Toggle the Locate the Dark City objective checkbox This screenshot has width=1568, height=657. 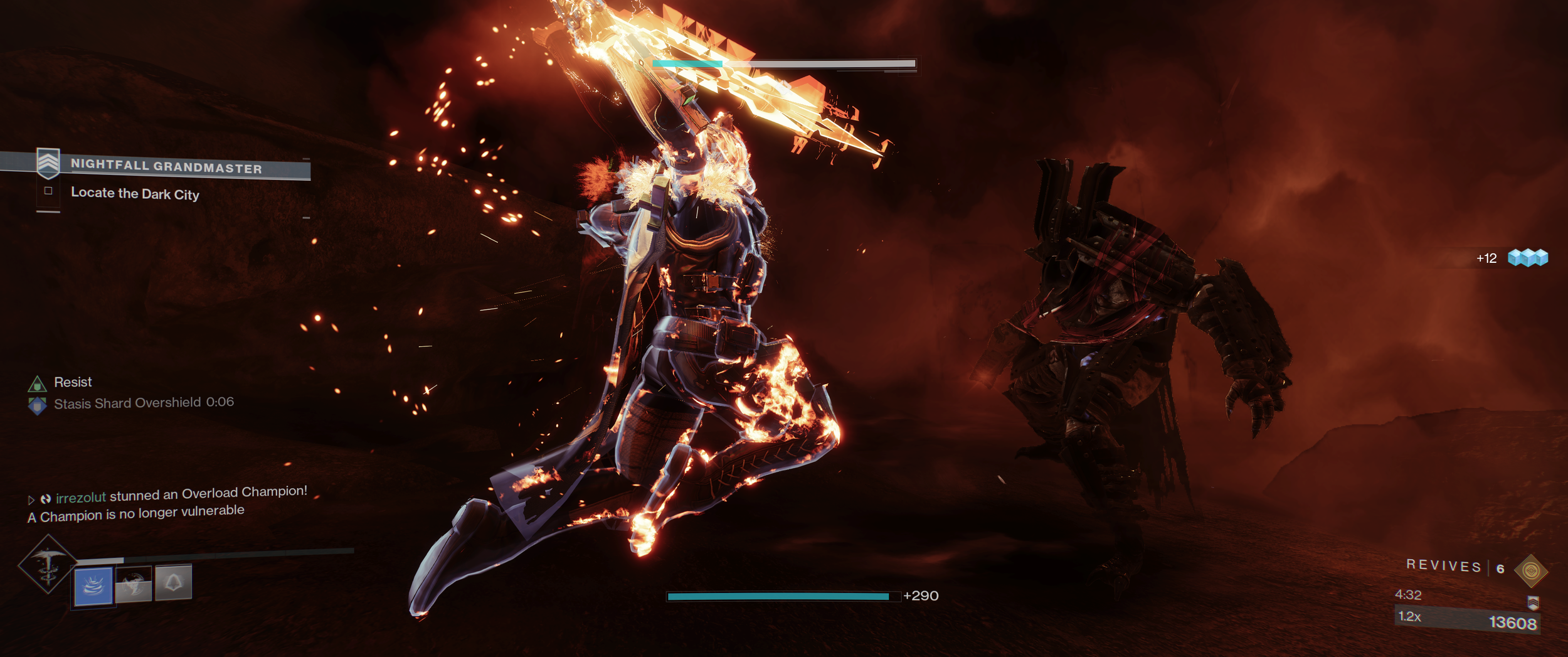[x=48, y=191]
